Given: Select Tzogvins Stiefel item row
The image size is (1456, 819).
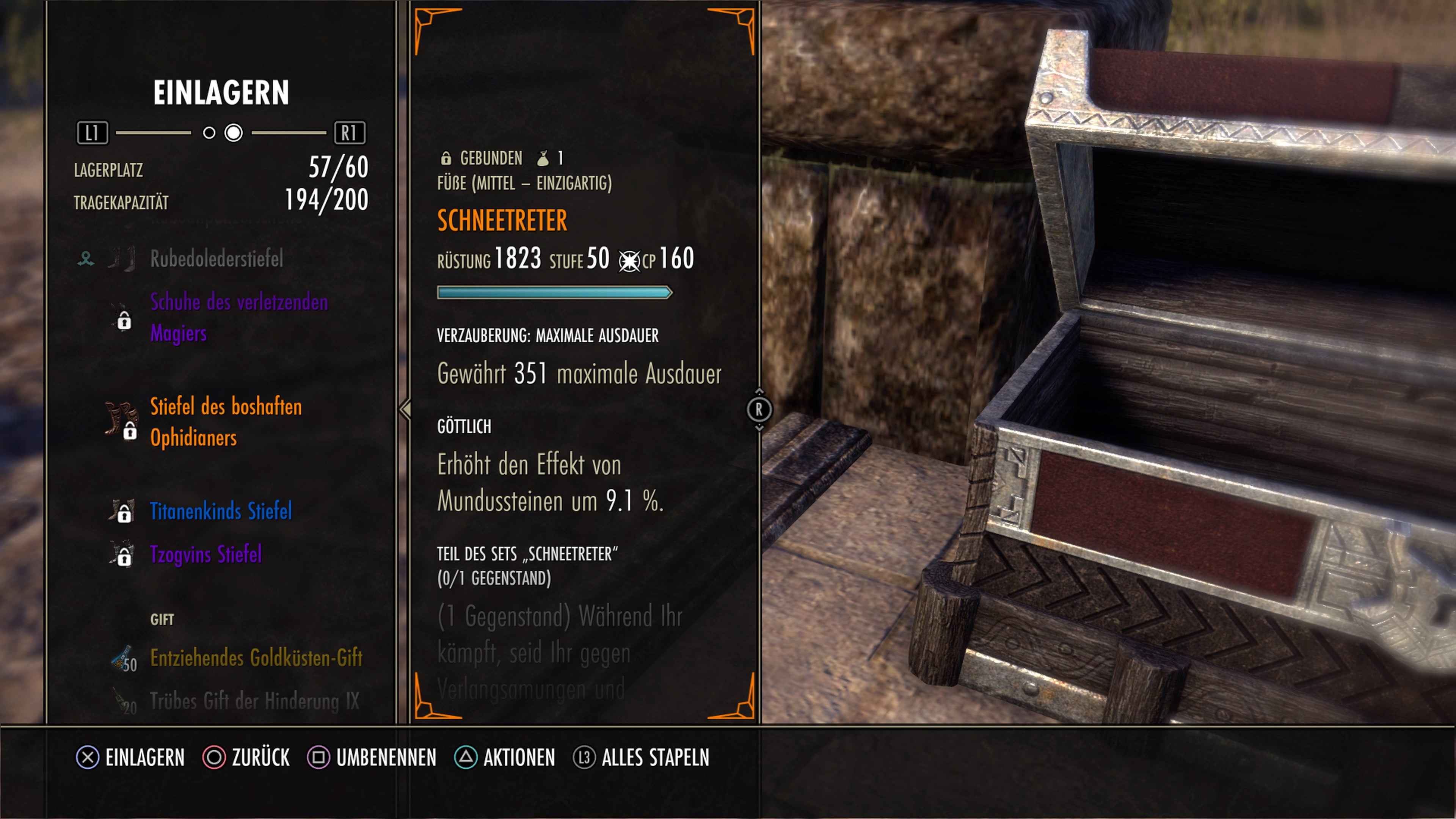Looking at the screenshot, I should [205, 554].
